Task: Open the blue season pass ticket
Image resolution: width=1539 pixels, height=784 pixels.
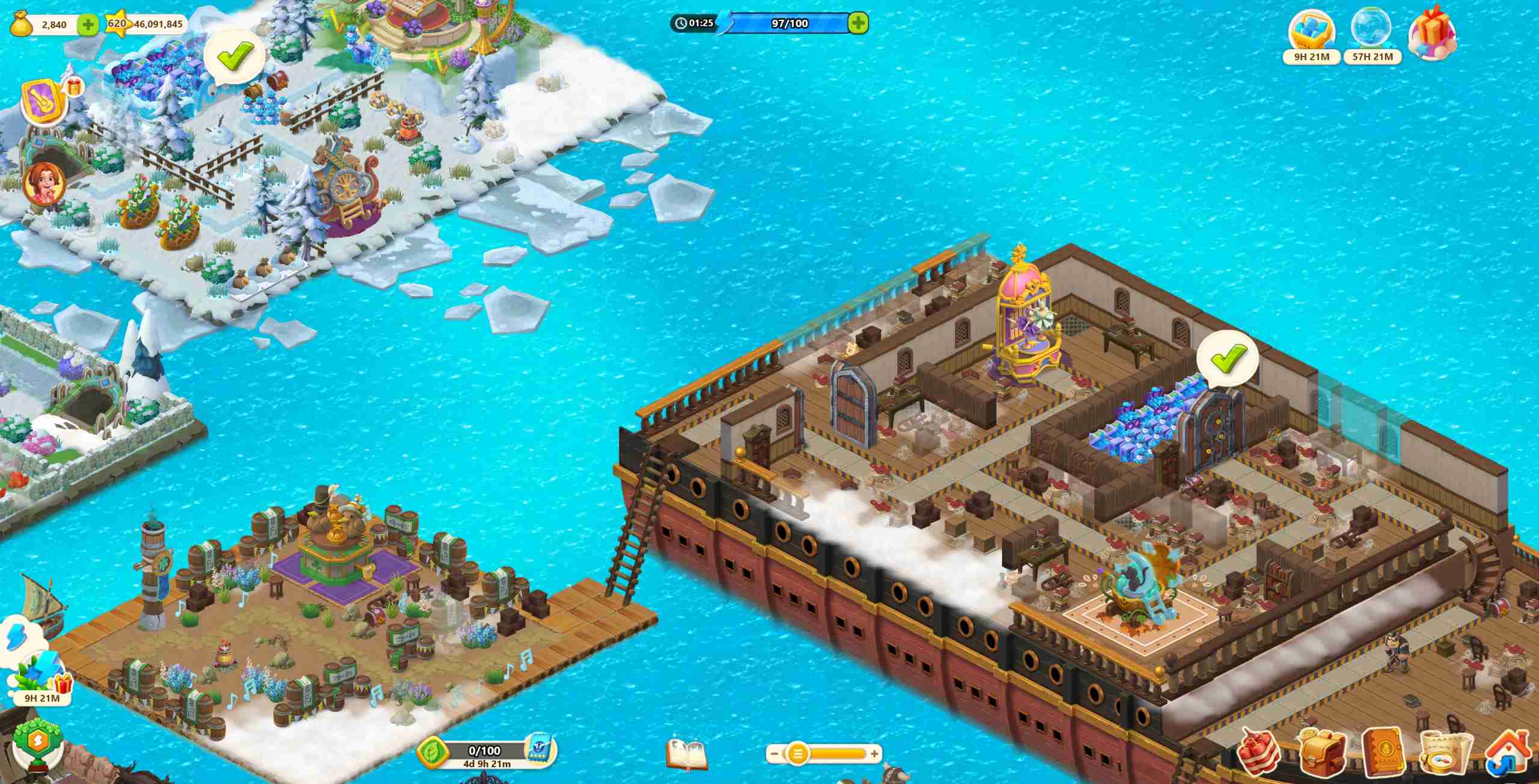Action: click(538, 750)
